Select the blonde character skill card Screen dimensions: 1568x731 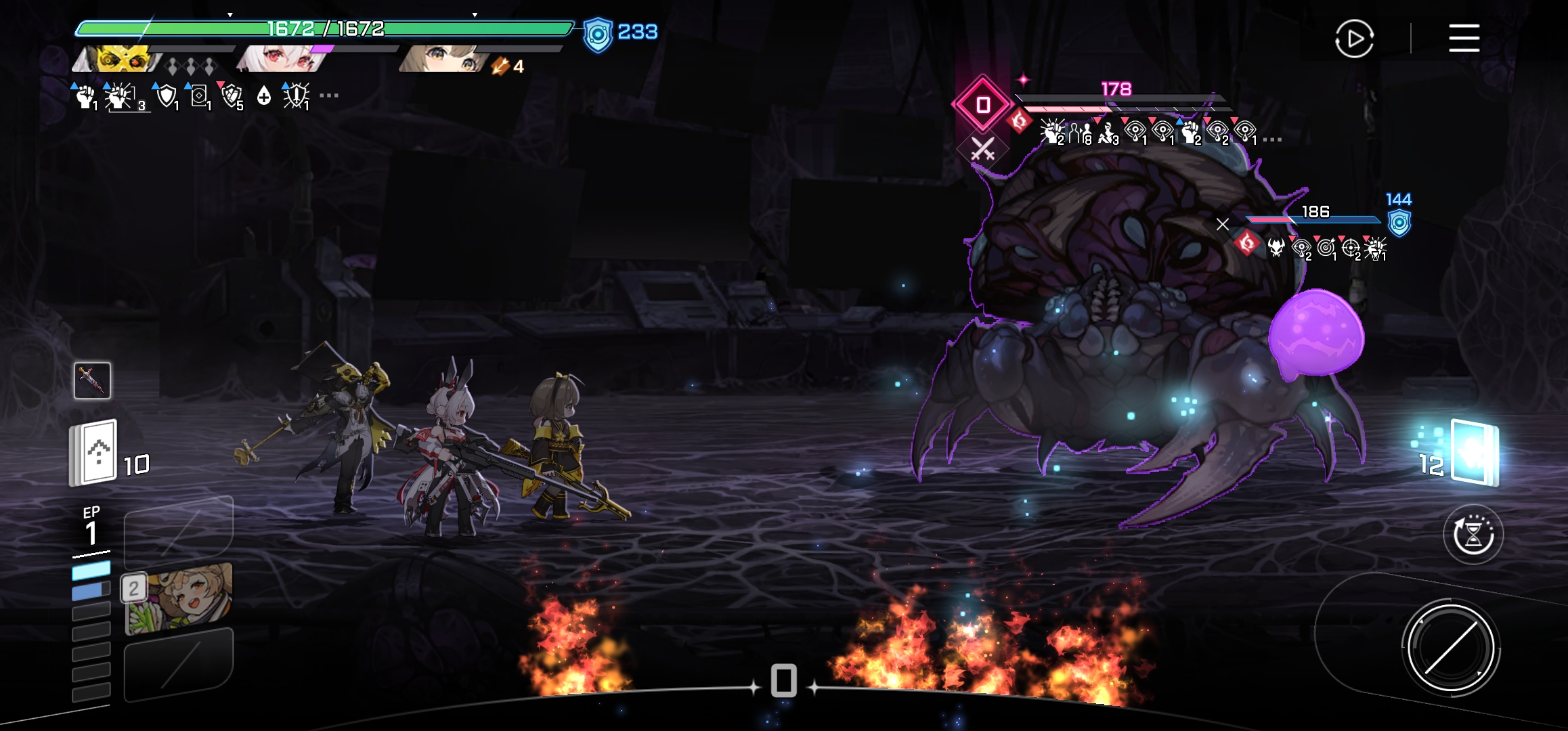pos(179,597)
